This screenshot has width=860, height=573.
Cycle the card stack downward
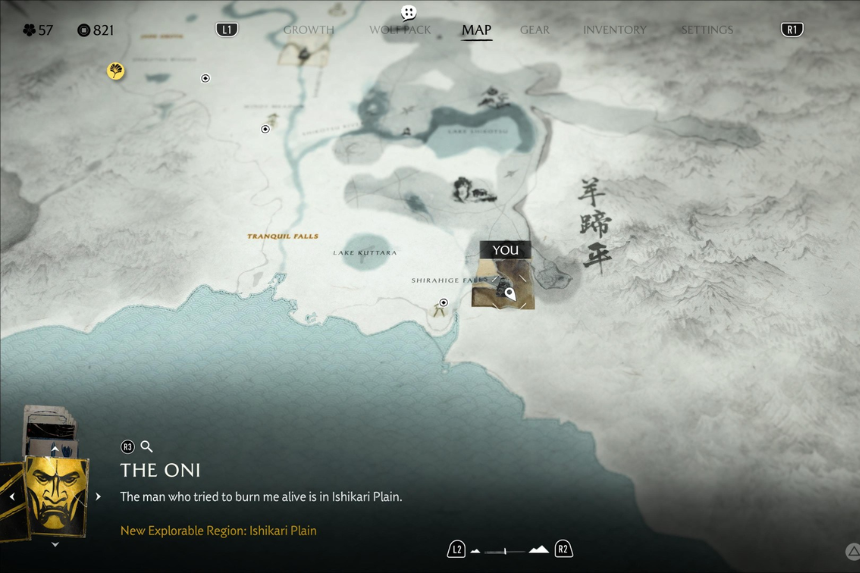point(55,545)
